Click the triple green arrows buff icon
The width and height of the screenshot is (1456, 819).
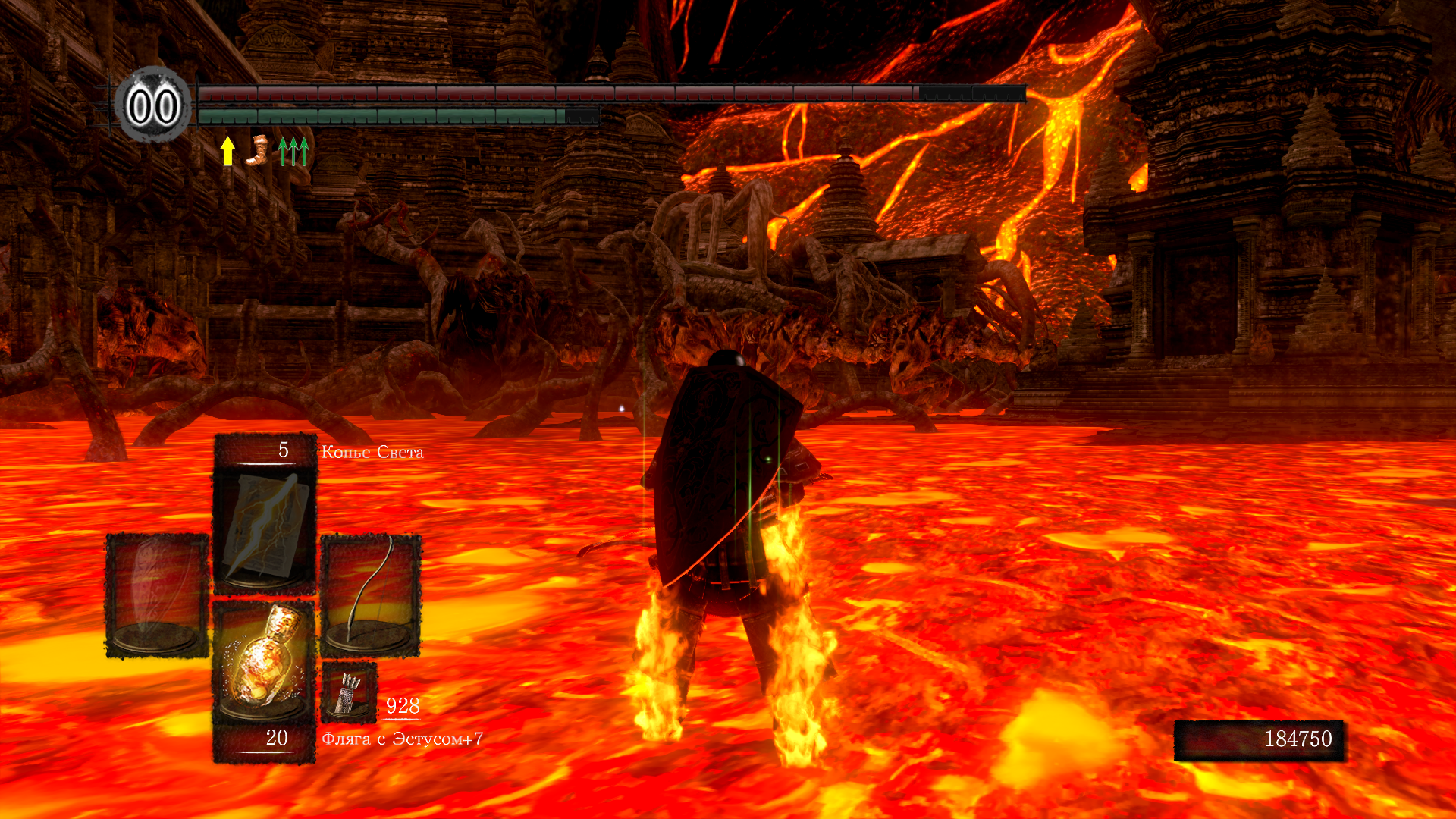pos(293,150)
